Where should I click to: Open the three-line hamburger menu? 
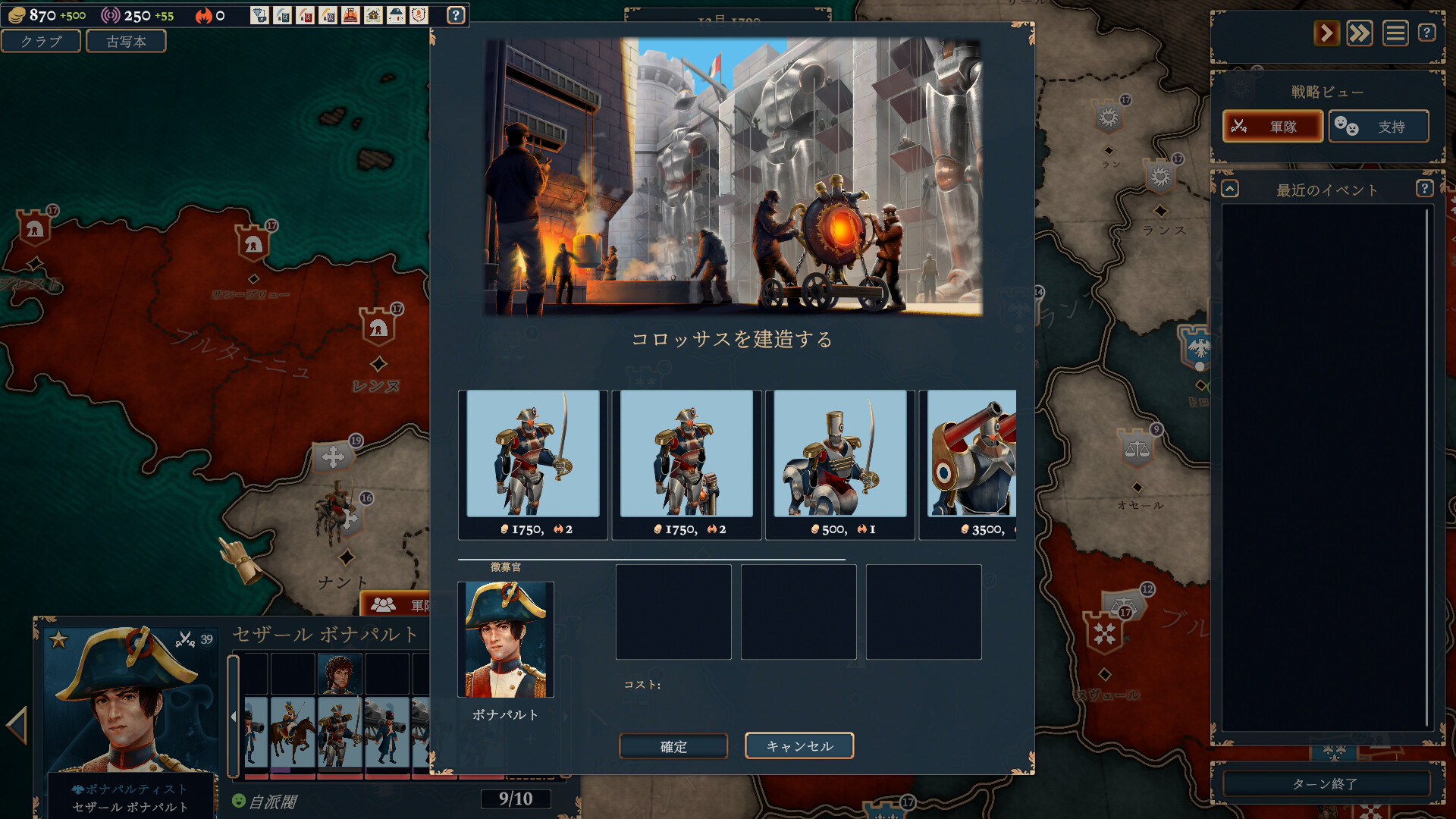pyautogui.click(x=1395, y=33)
